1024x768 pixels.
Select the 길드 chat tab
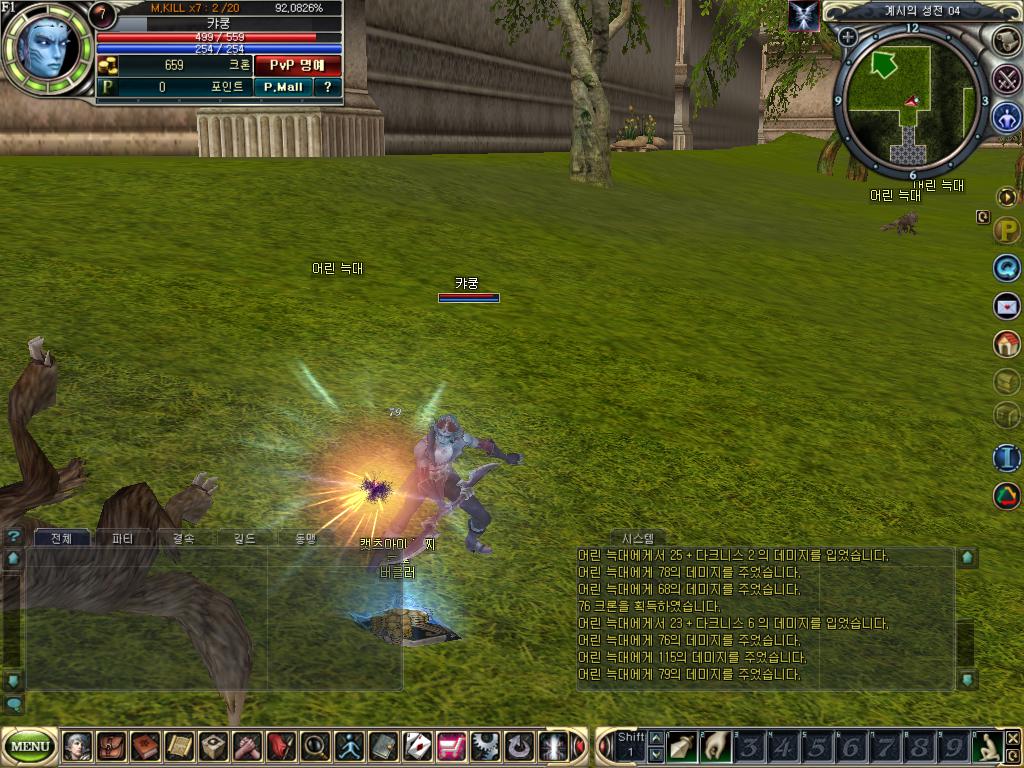pyautogui.click(x=243, y=538)
